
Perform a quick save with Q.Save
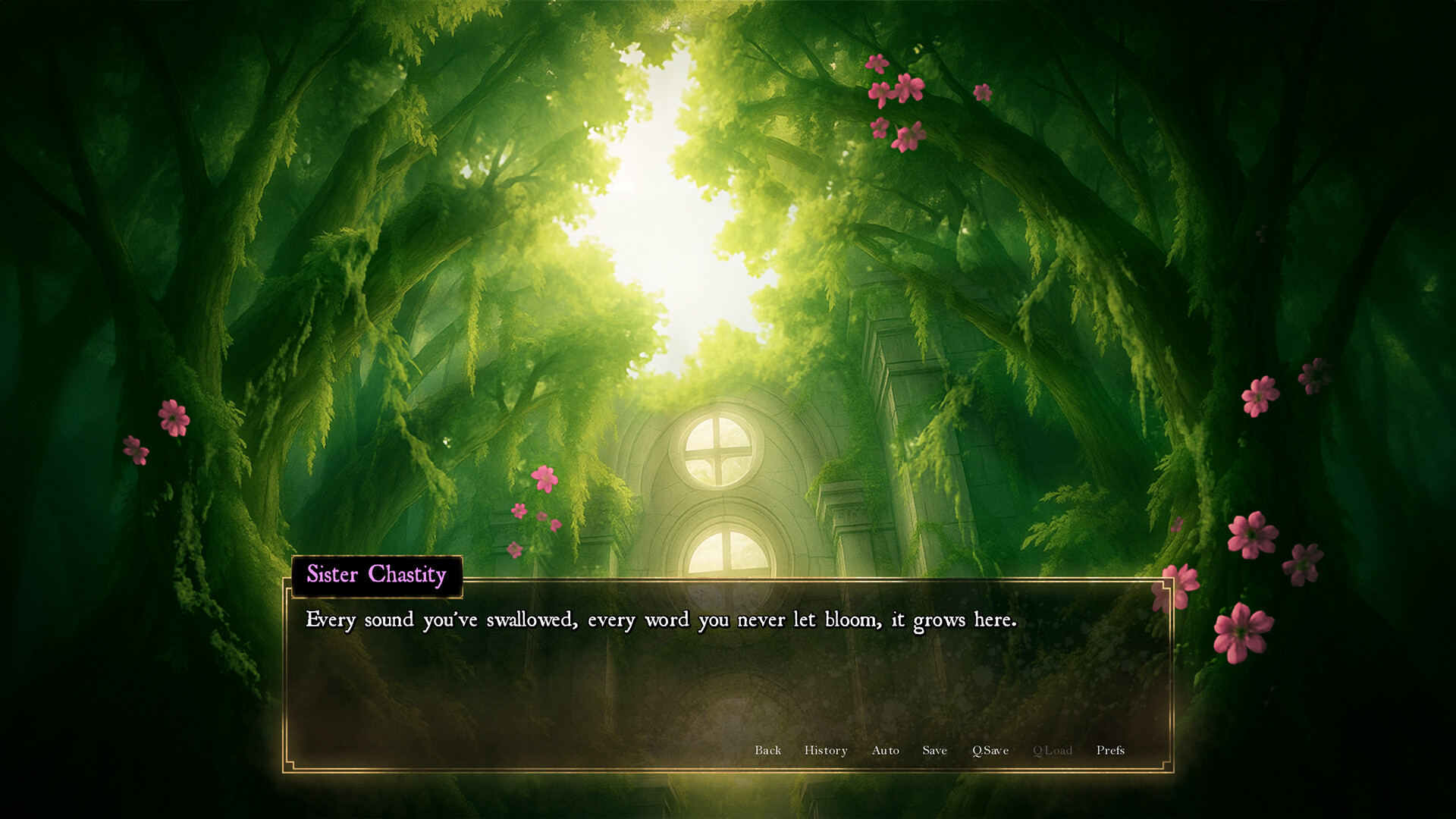pos(990,750)
